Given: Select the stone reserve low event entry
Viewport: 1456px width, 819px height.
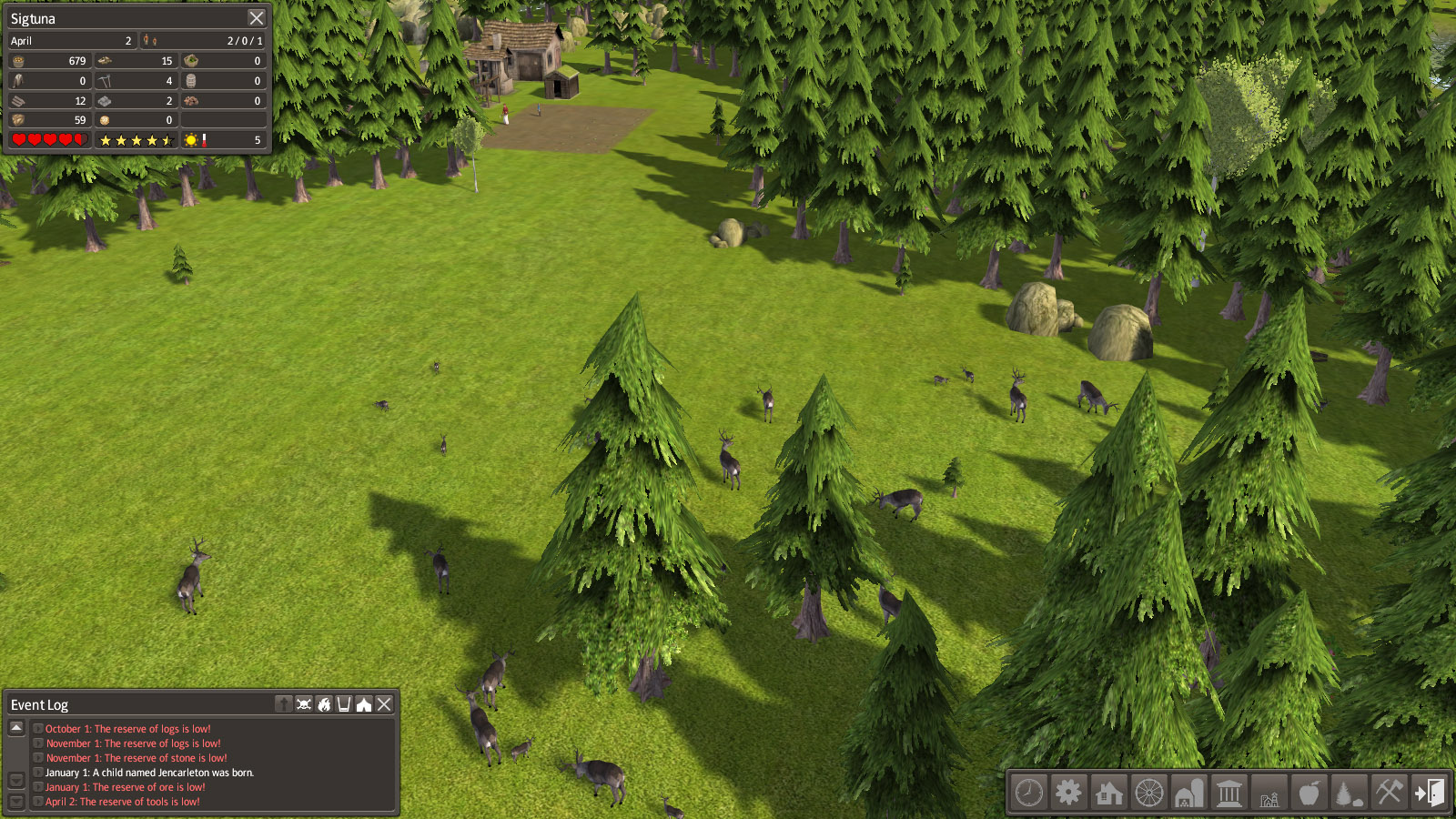Looking at the screenshot, I should point(136,758).
